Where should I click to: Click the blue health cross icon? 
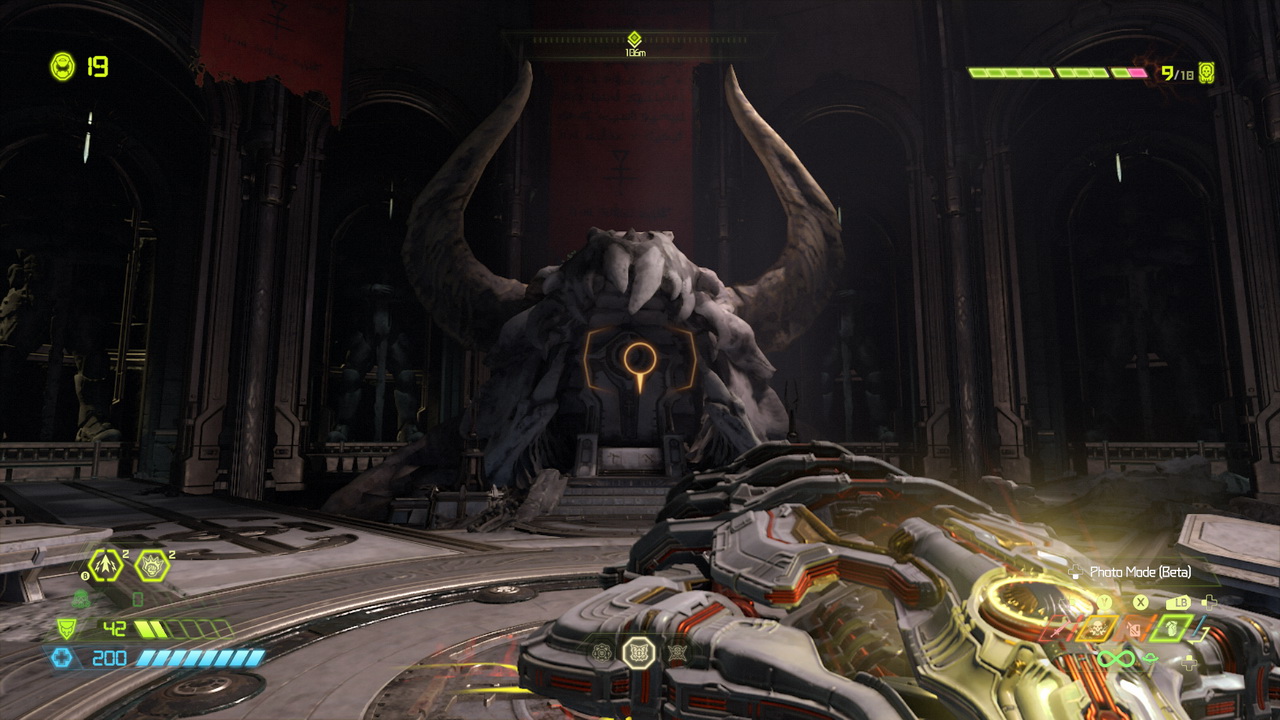(x=61, y=657)
